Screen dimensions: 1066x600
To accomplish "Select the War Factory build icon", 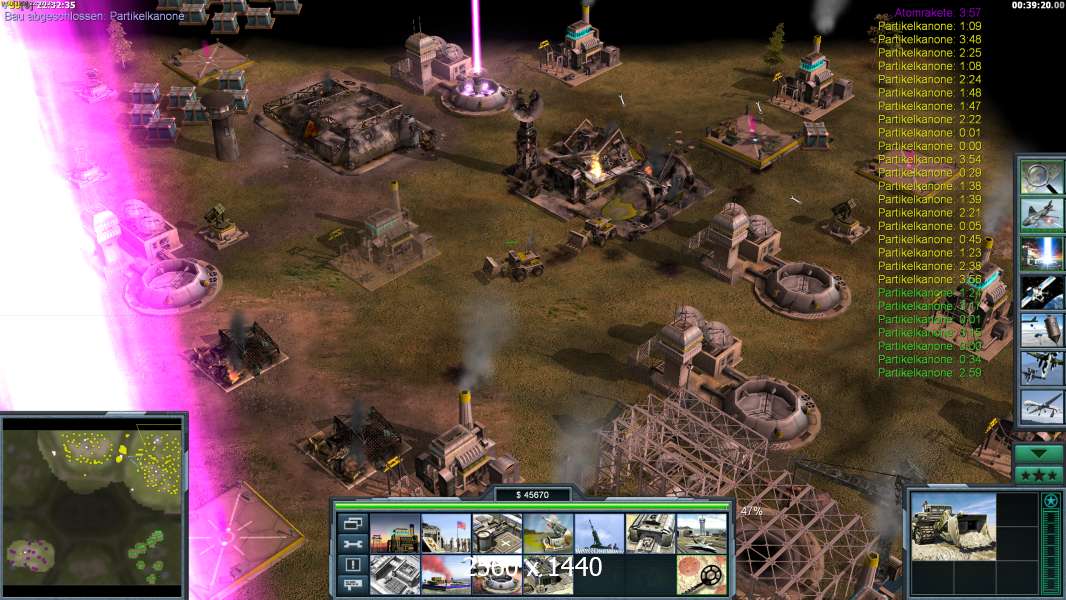I will 650,534.
